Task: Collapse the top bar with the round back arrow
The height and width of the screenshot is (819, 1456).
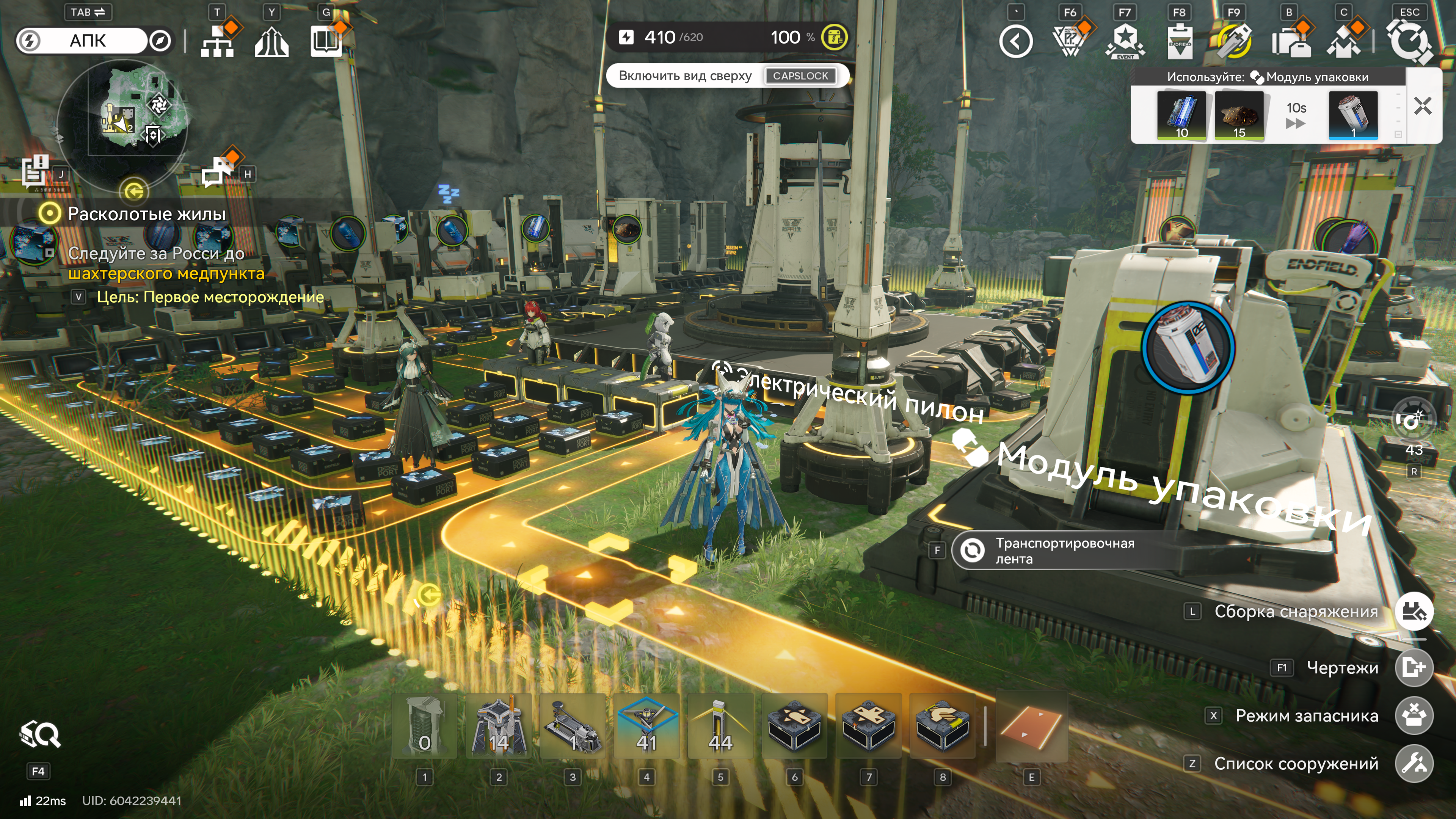Action: pos(1016,41)
